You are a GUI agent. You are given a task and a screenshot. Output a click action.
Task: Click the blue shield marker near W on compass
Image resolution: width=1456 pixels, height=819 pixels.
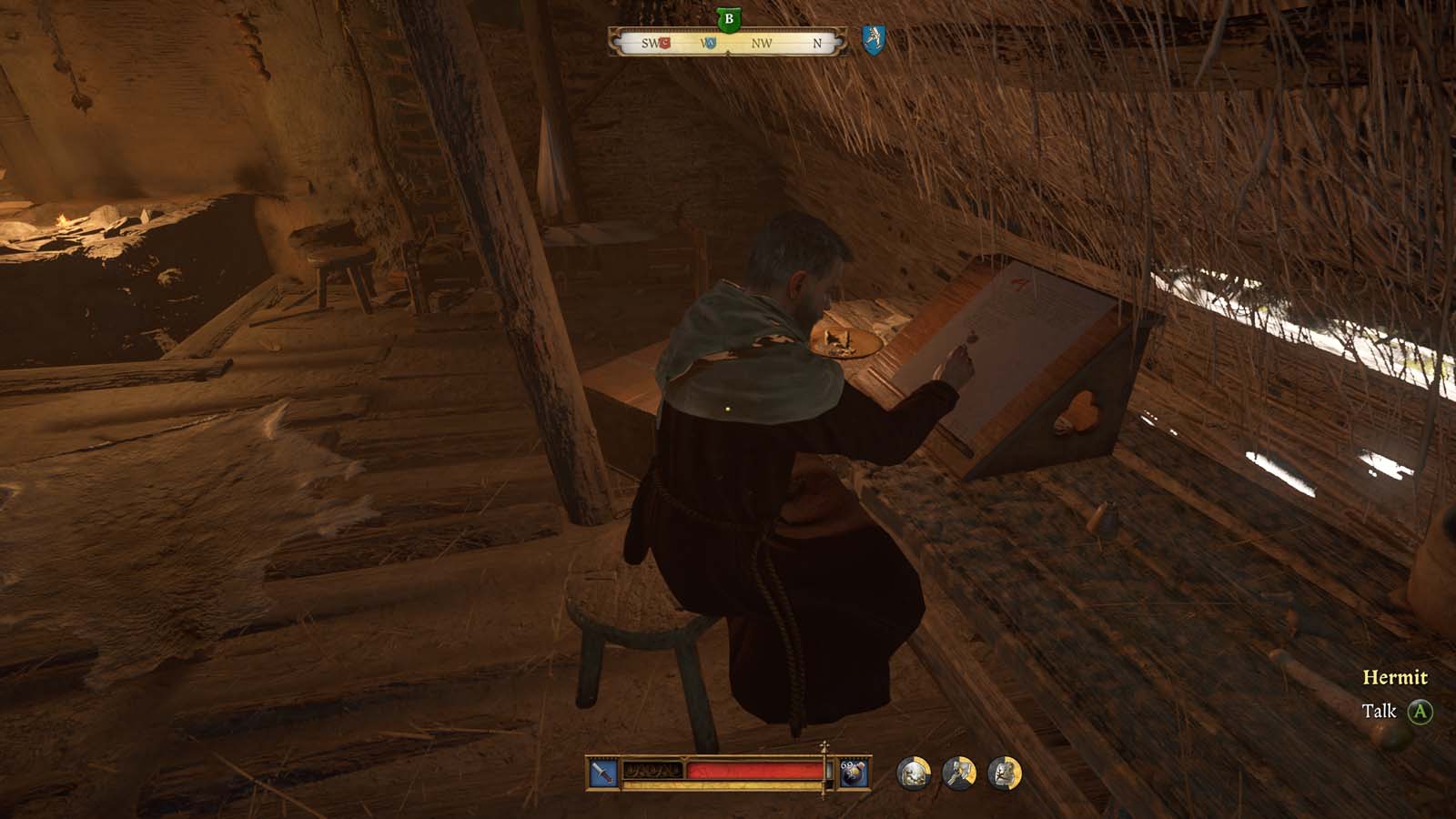click(x=711, y=43)
